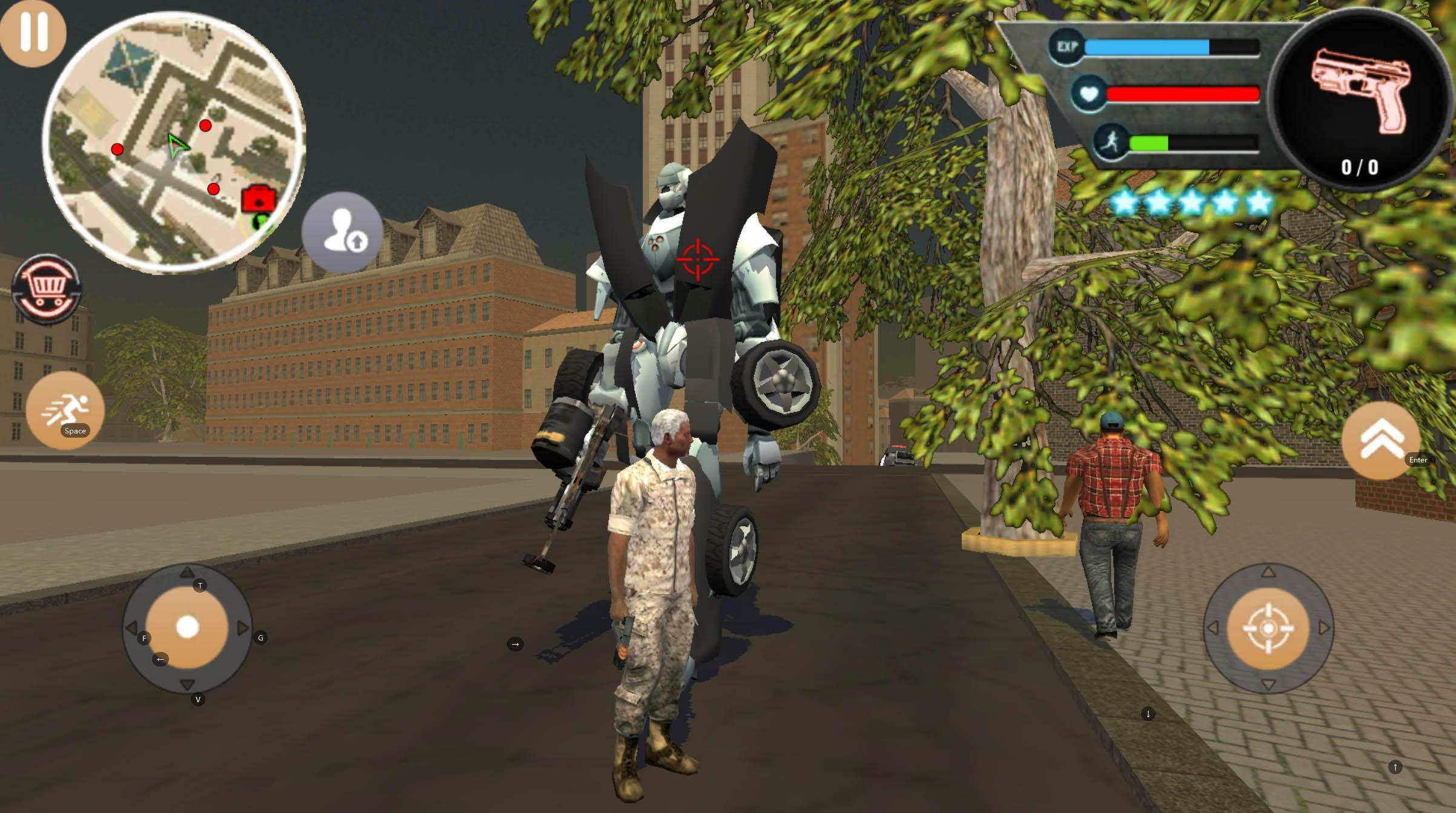
Task: Tap the running stamina indicator icon
Action: (1110, 142)
